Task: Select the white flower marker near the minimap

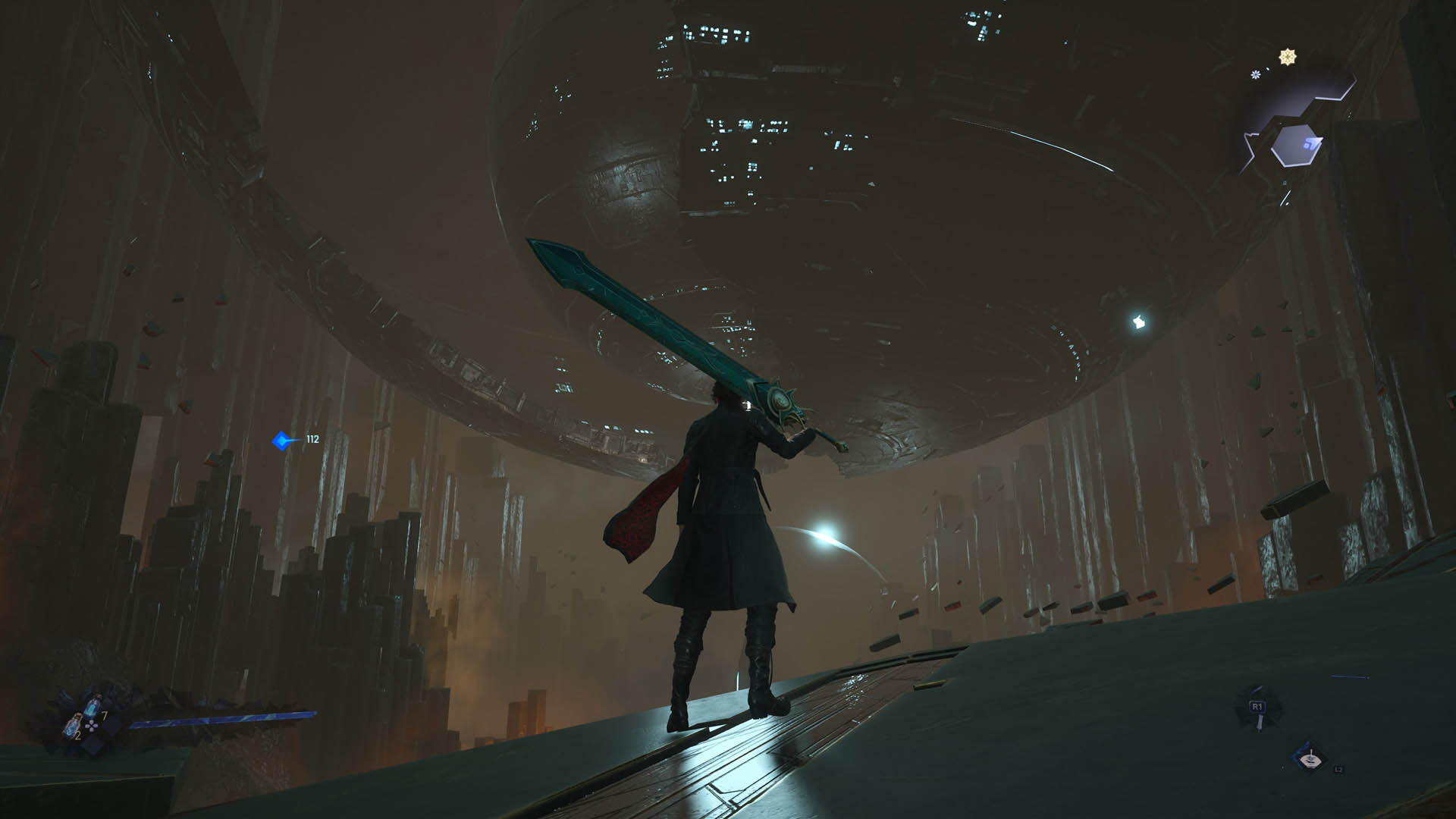Action: pyautogui.click(x=1255, y=74)
